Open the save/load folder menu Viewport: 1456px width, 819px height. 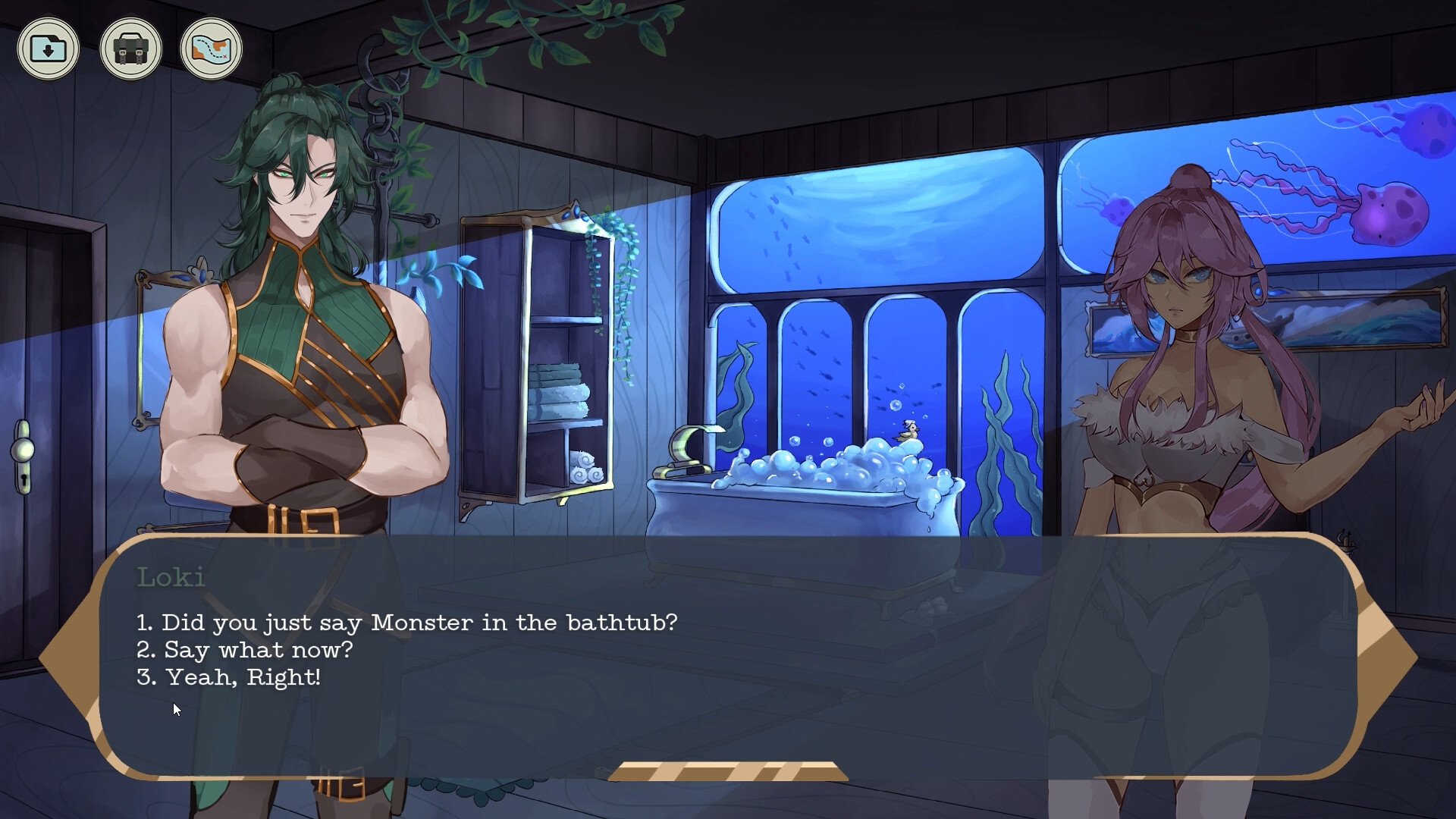[49, 48]
